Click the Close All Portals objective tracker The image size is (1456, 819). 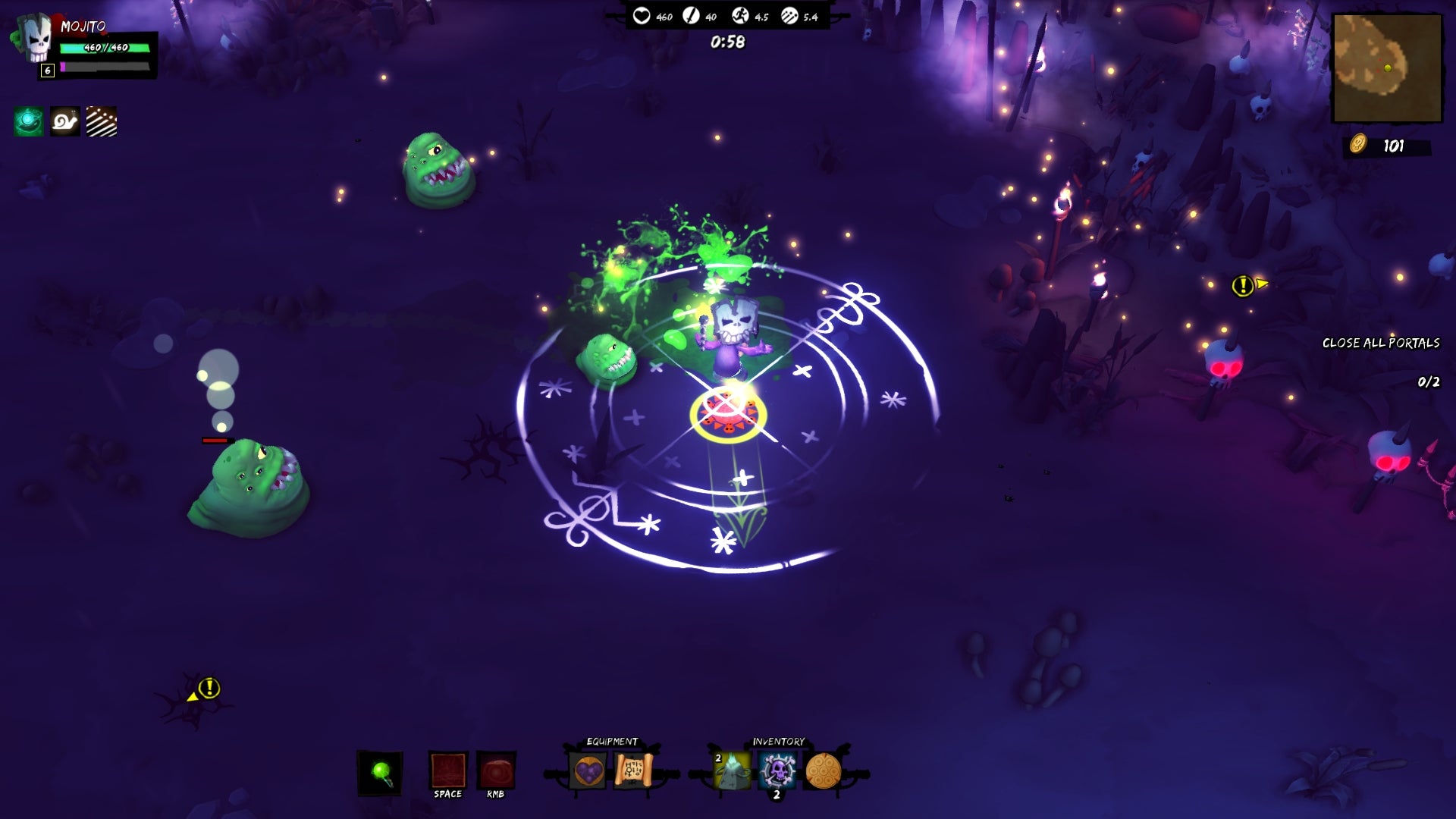[x=1380, y=343]
